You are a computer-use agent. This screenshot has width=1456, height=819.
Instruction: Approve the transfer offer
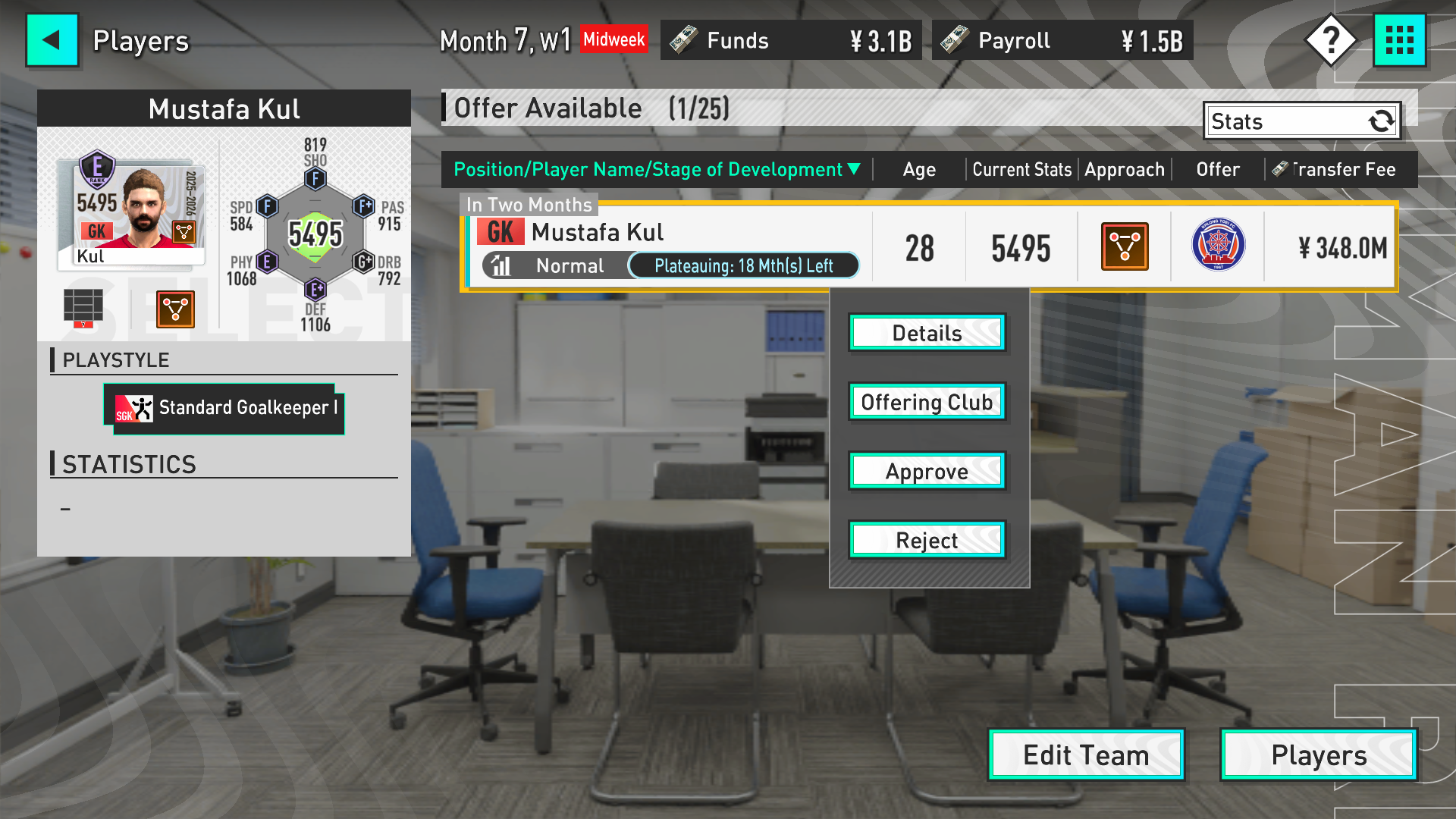[x=927, y=471]
